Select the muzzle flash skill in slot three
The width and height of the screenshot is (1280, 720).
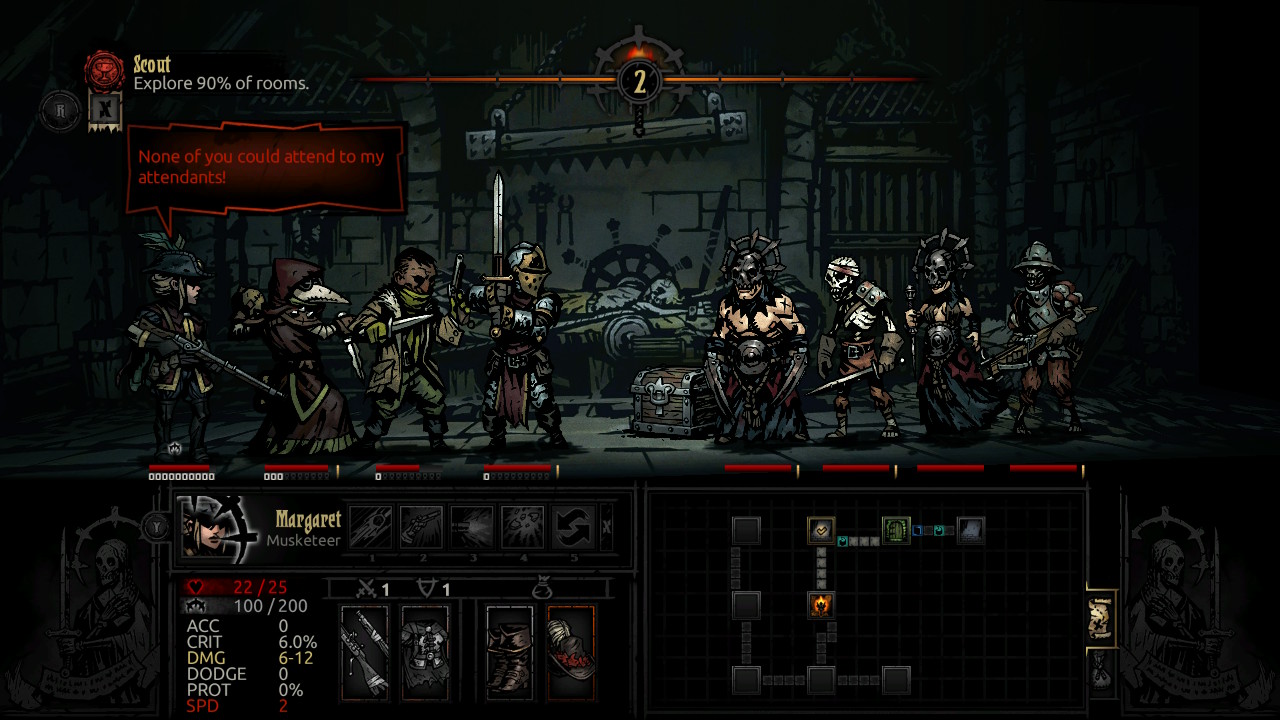[x=471, y=526]
